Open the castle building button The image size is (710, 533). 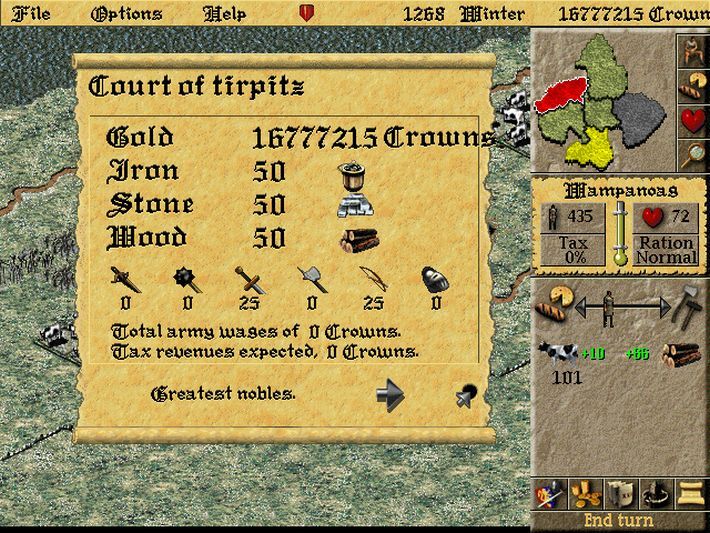pos(619,493)
